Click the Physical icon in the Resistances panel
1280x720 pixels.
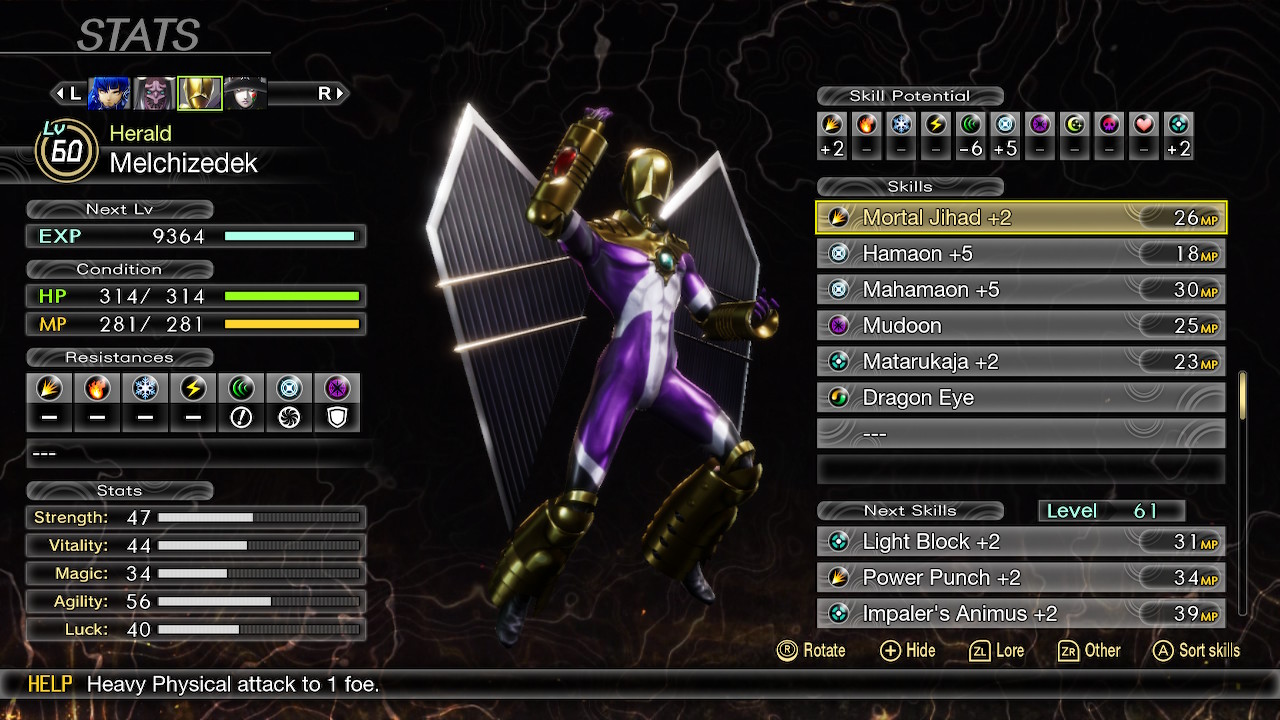pyautogui.click(x=49, y=389)
